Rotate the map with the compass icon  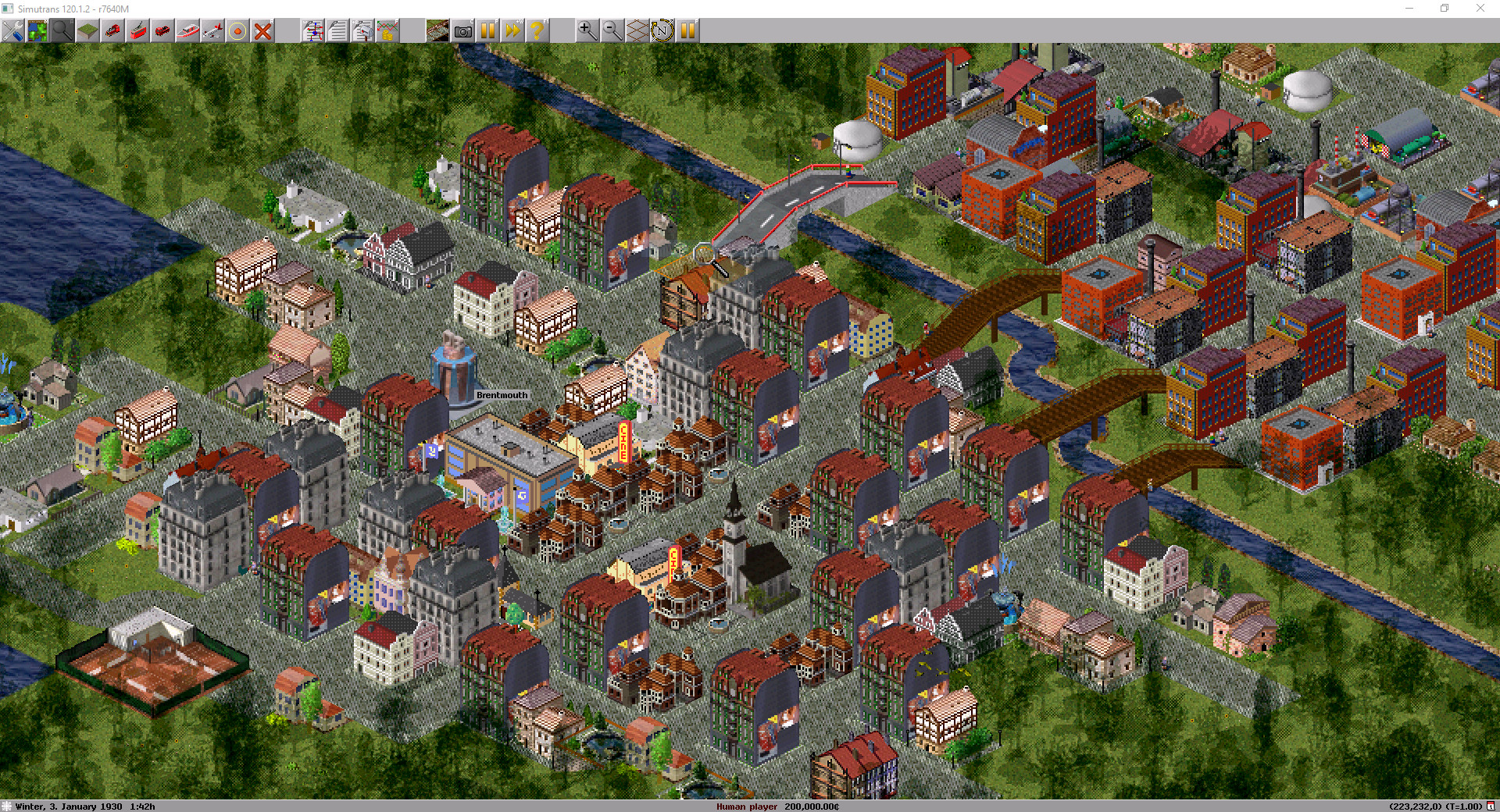(663, 31)
